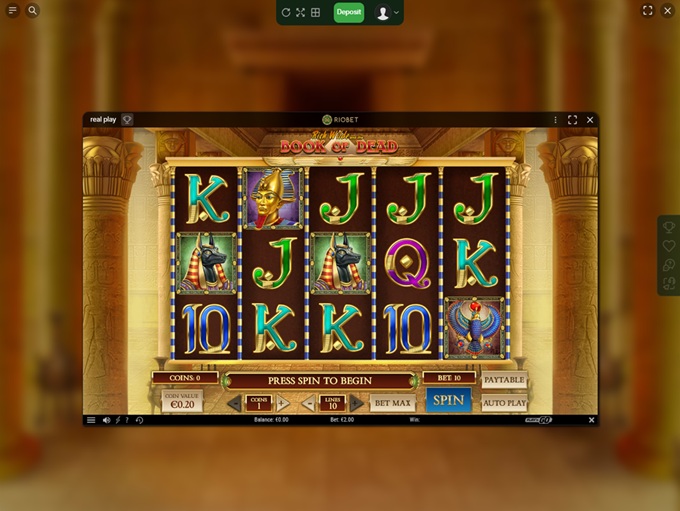Decrease the number of lines

click(308, 403)
